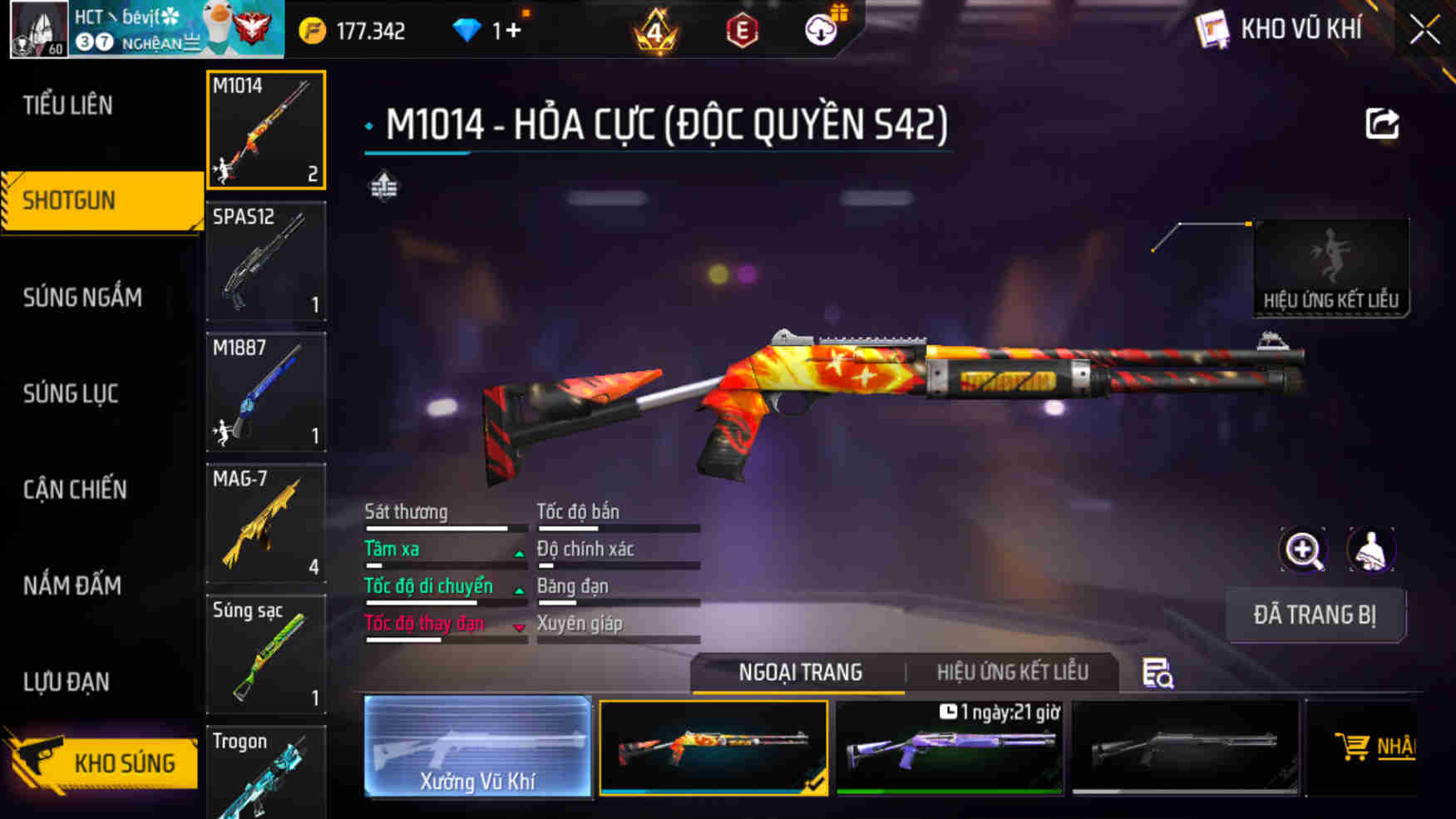Share the M1014 skin
Viewport: 1456px width, 819px height.
point(1382,125)
